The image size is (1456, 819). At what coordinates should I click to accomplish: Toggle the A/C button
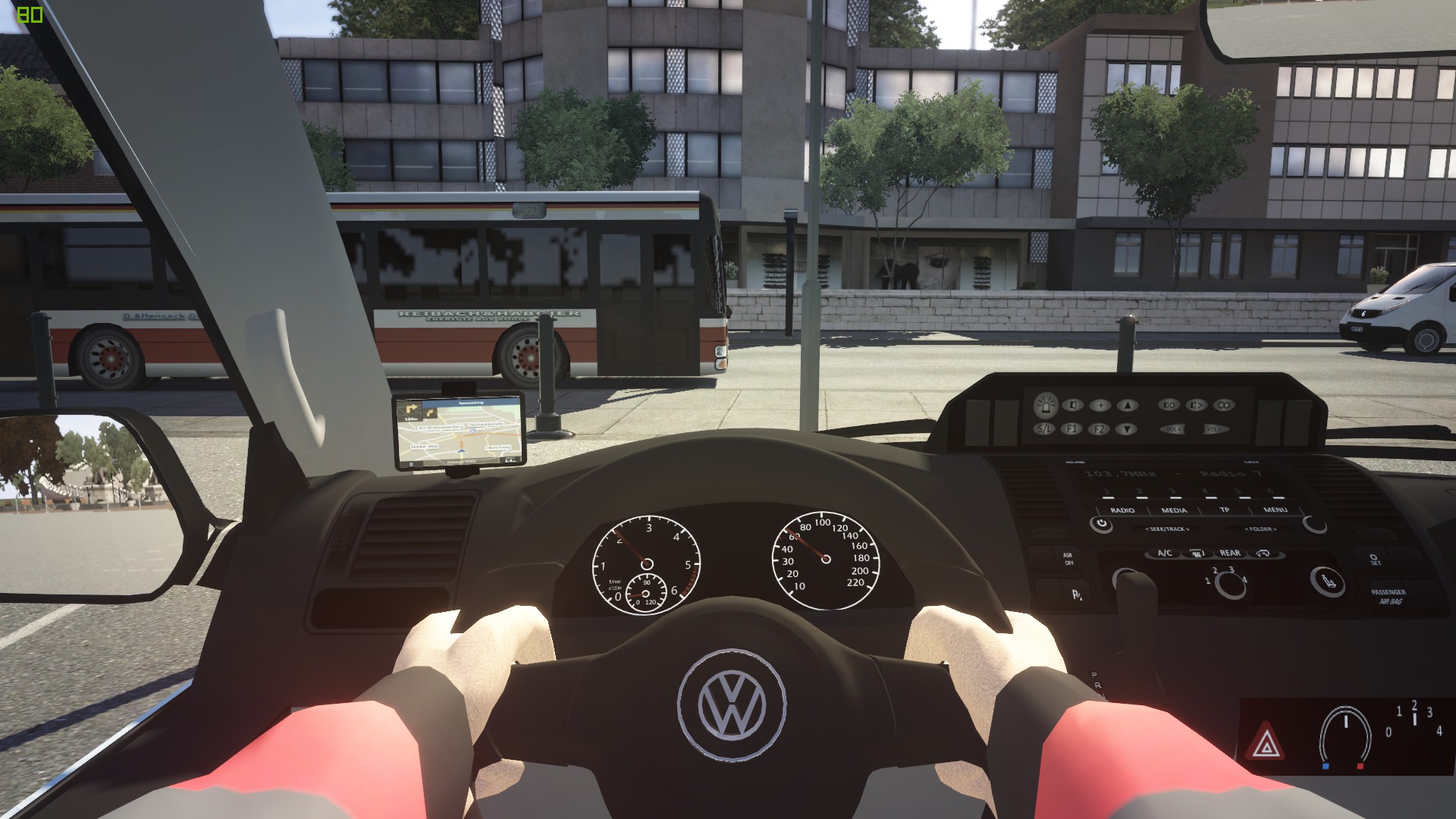coord(1165,554)
